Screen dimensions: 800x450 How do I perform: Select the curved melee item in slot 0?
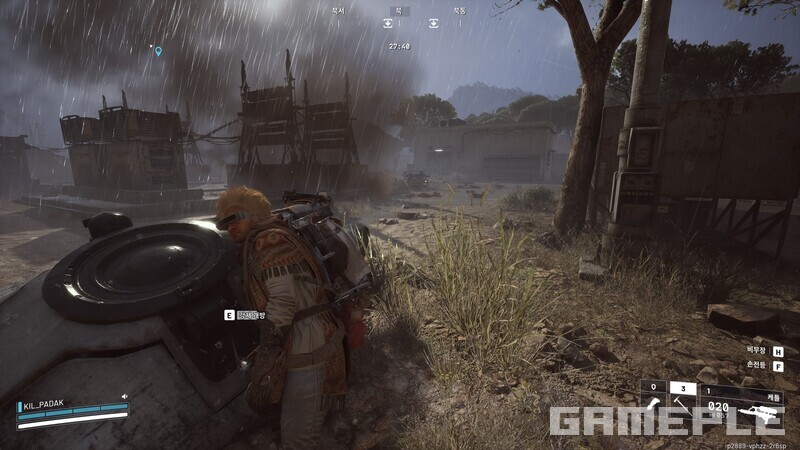pos(653,405)
